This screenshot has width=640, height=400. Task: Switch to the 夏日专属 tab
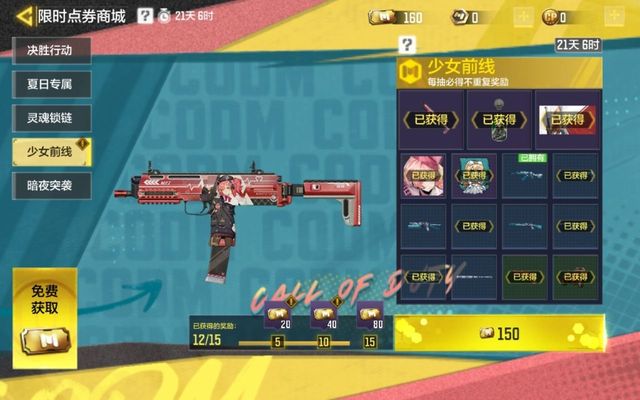(x=50, y=84)
